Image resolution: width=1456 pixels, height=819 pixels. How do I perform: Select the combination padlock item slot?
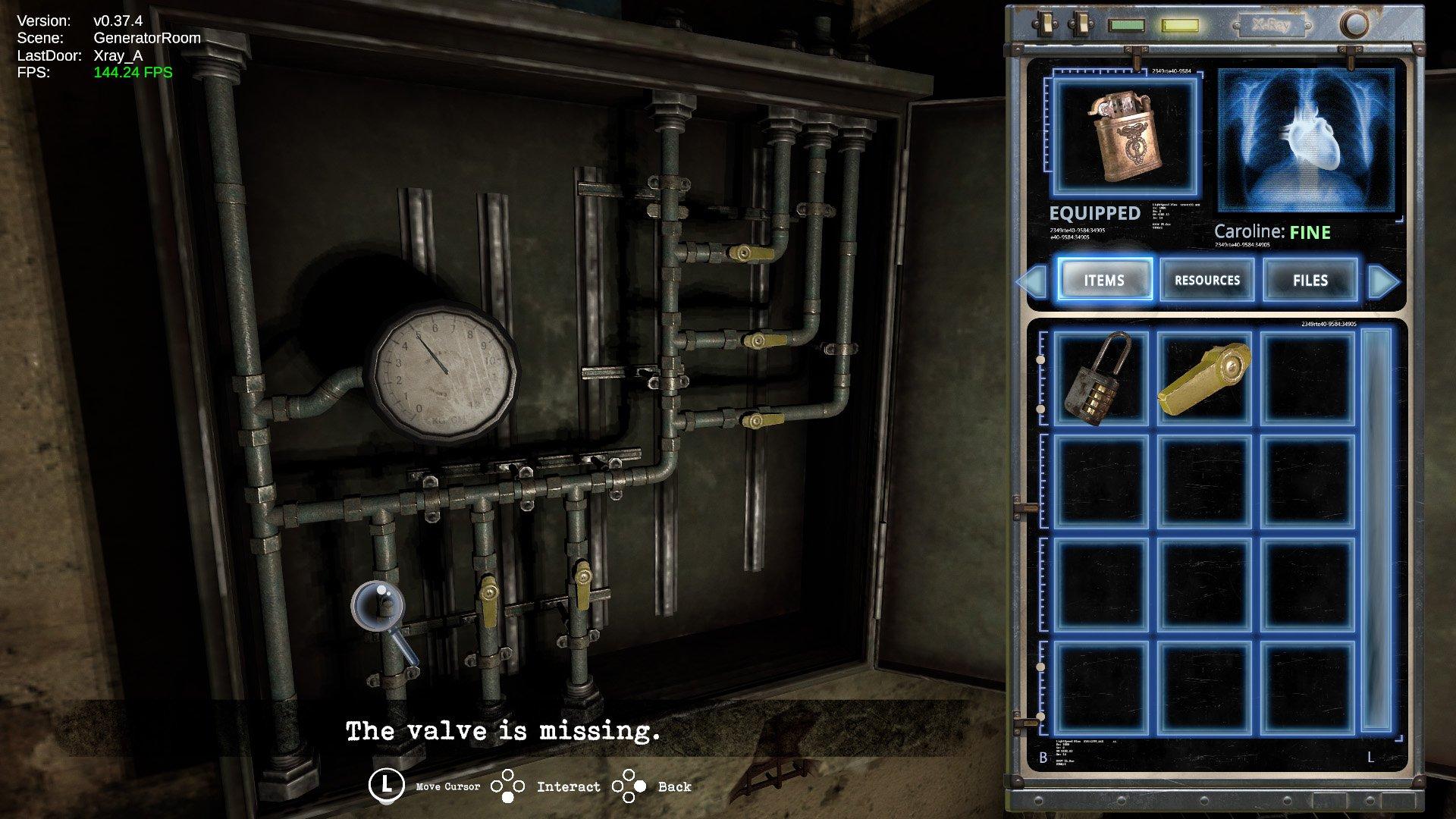tap(1100, 378)
